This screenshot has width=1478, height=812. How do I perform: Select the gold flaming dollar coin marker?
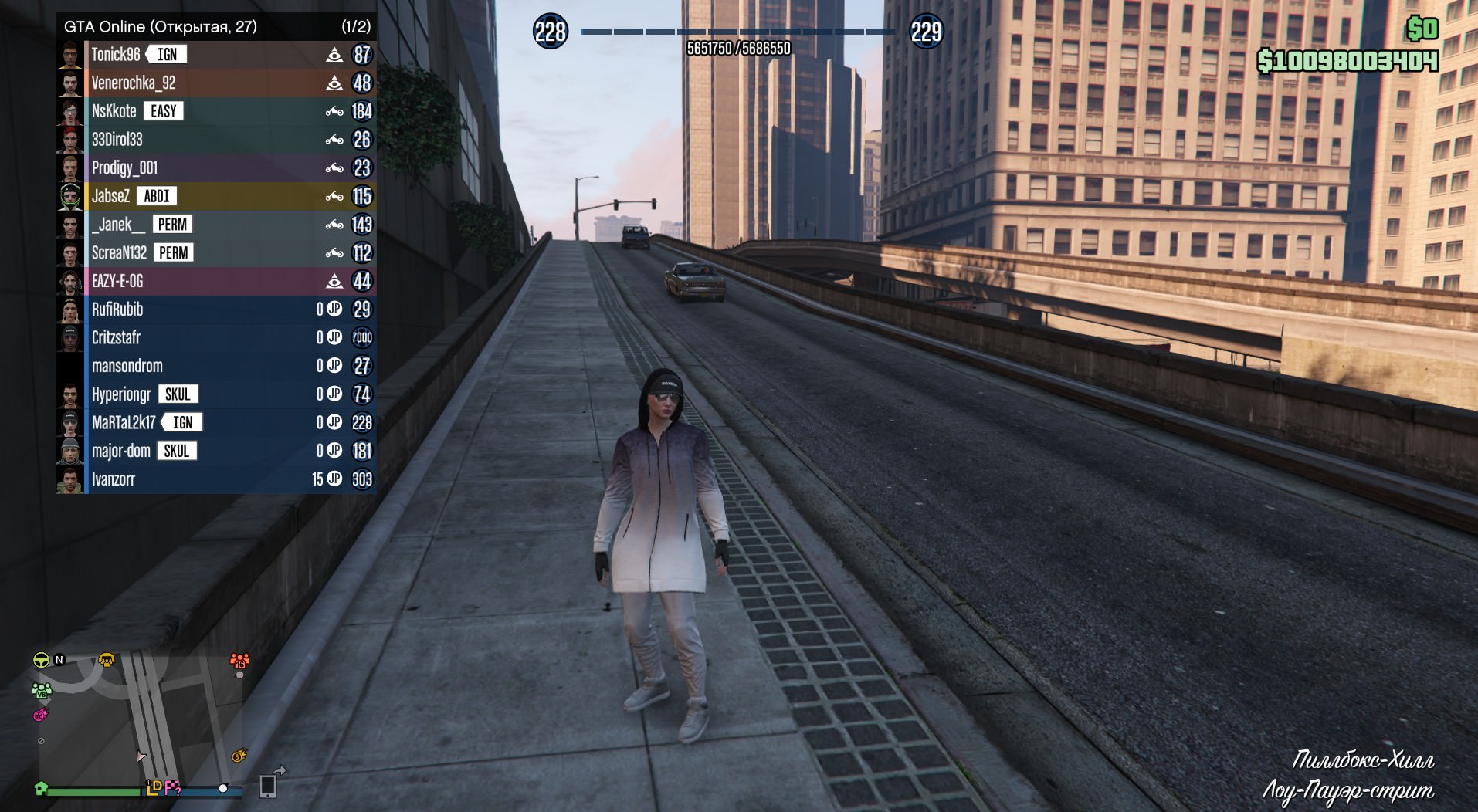point(239,756)
